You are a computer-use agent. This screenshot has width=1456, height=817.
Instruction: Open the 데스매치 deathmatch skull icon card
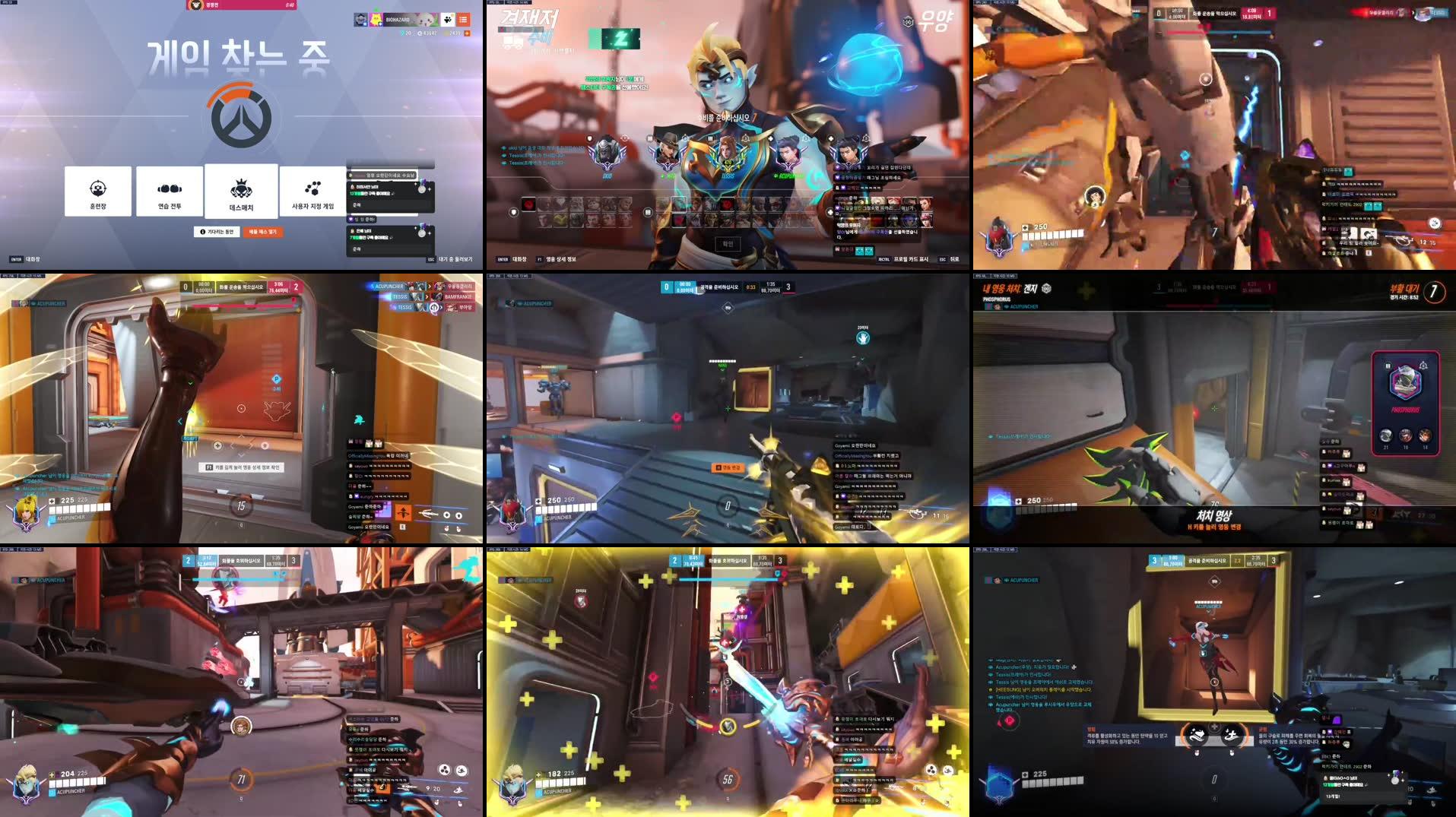coord(240,187)
